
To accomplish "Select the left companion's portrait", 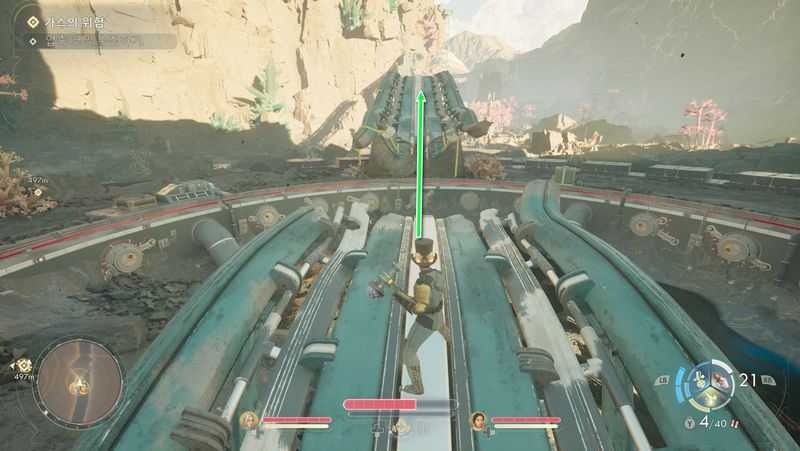I will [248, 420].
